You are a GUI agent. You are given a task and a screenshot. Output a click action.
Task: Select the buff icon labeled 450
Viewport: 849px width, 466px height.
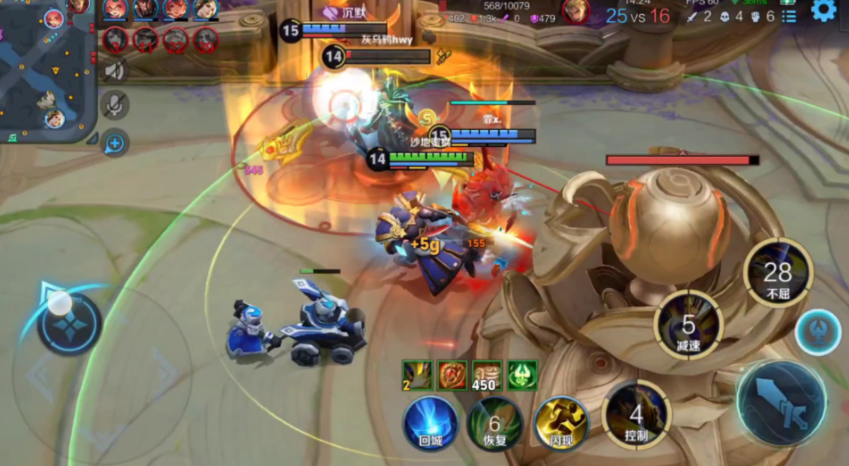coord(486,375)
